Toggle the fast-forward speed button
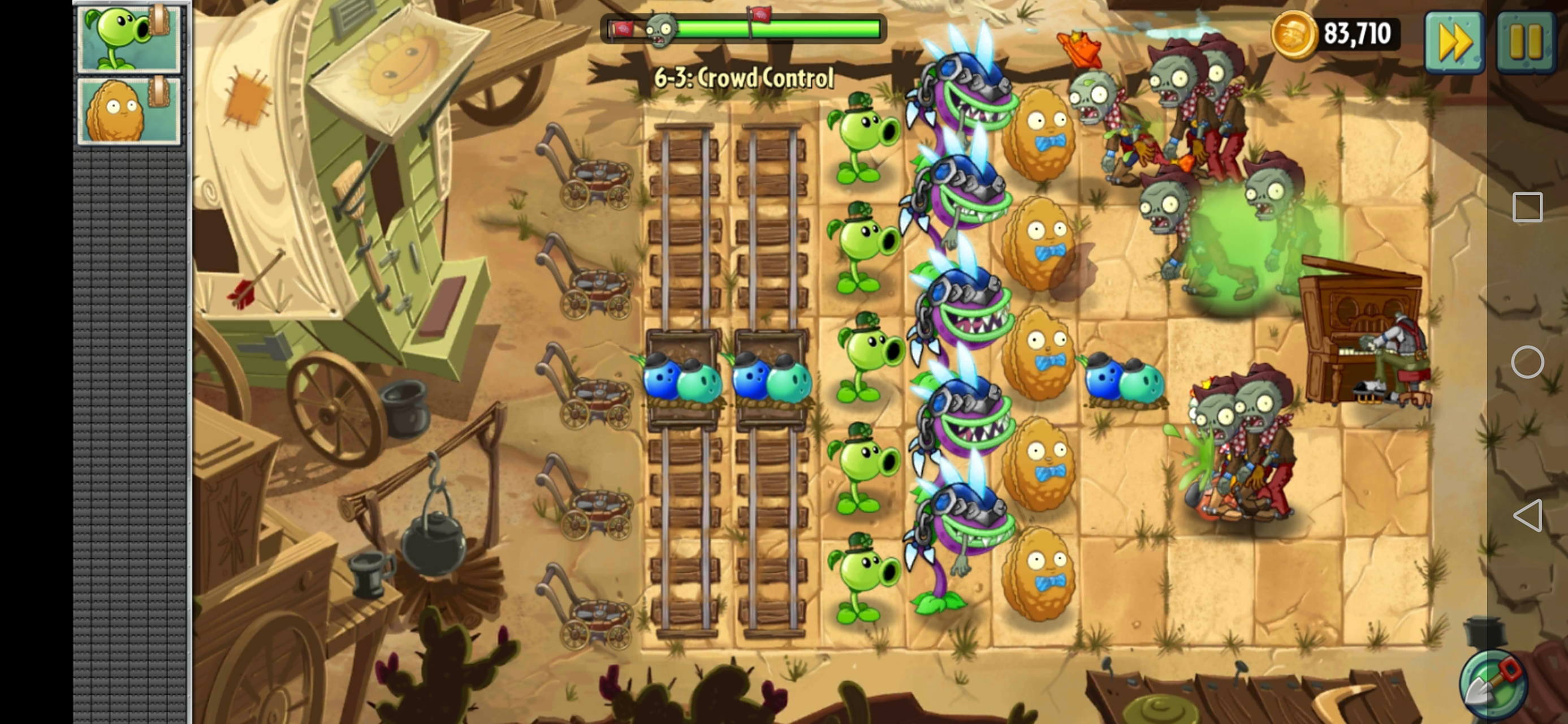 click(1454, 42)
